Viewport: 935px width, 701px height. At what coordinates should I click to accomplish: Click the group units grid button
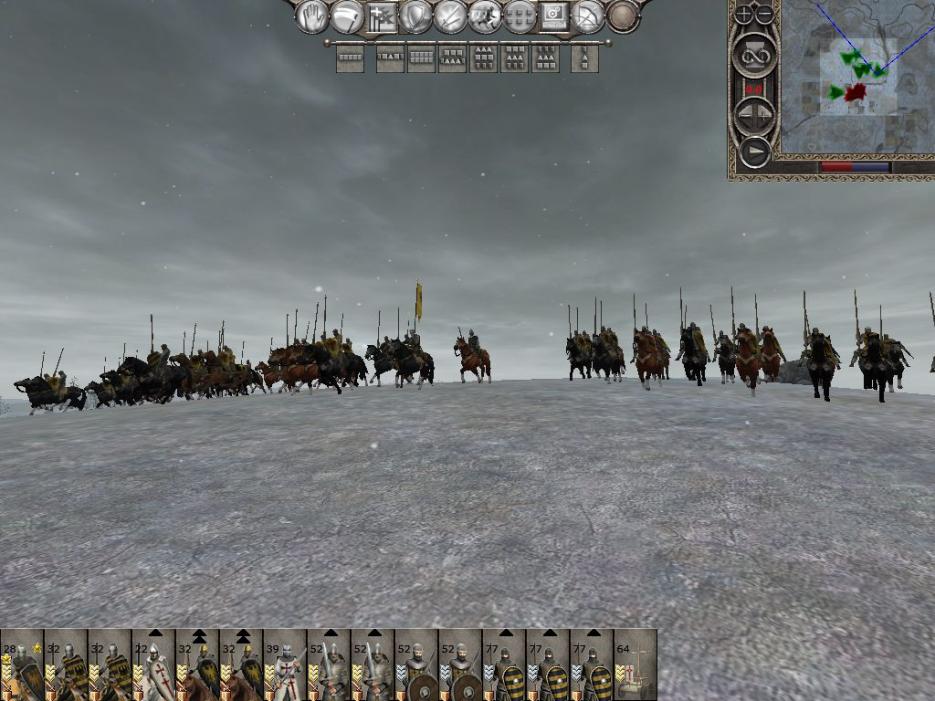(520, 16)
